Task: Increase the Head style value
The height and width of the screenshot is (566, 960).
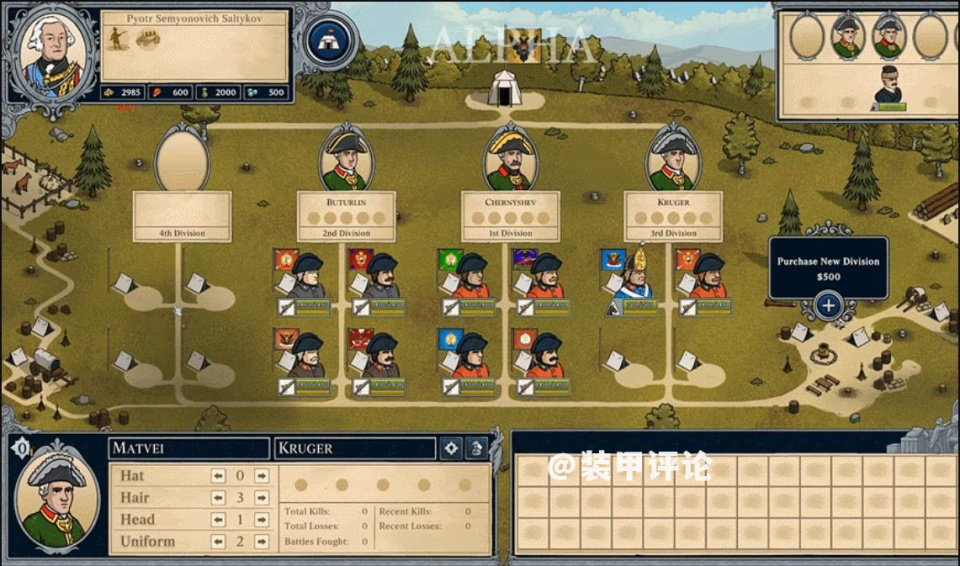Action: pos(262,520)
